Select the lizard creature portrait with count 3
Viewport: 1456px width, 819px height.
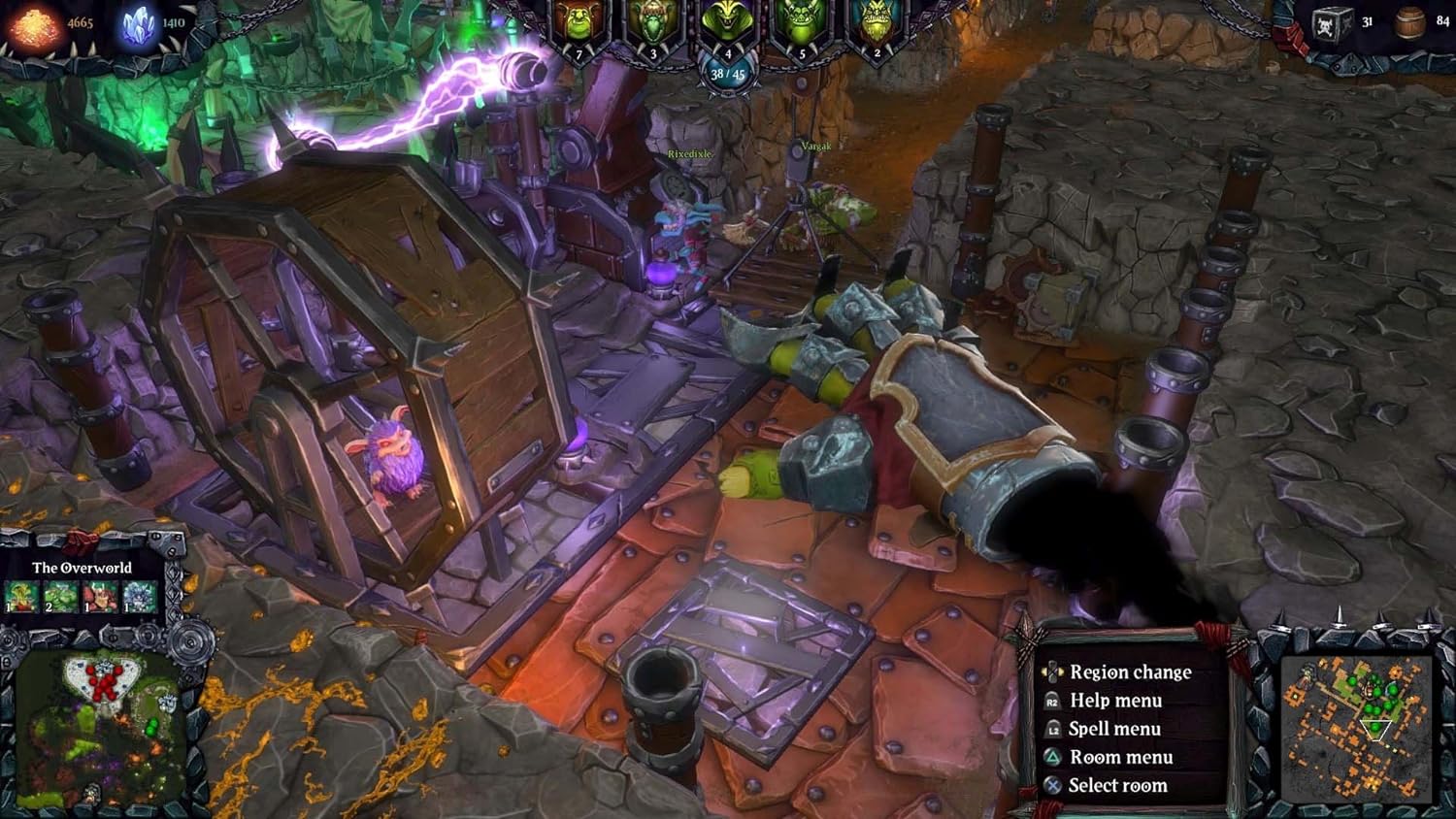652,26
